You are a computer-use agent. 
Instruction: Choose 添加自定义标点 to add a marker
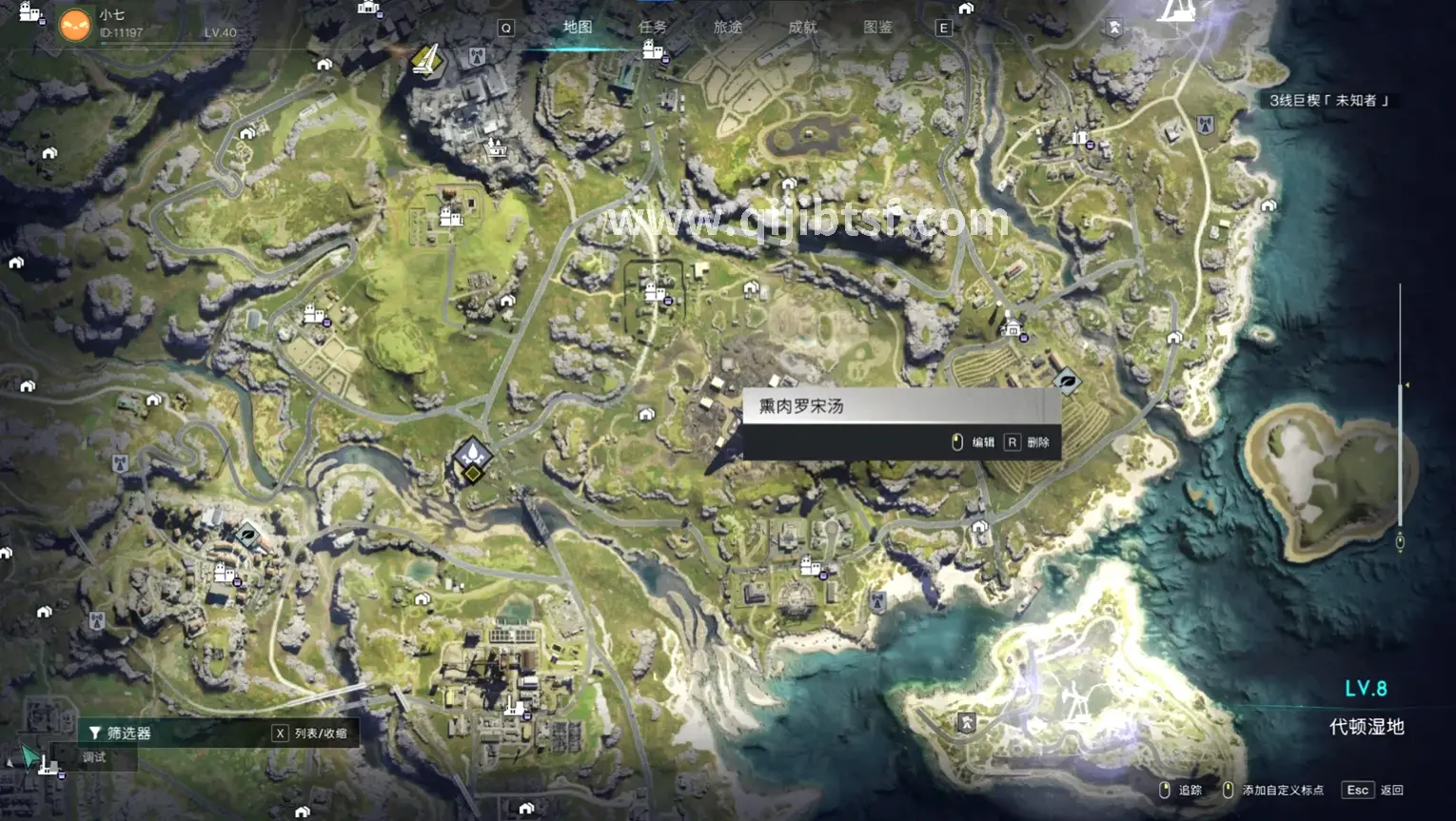point(1274,790)
